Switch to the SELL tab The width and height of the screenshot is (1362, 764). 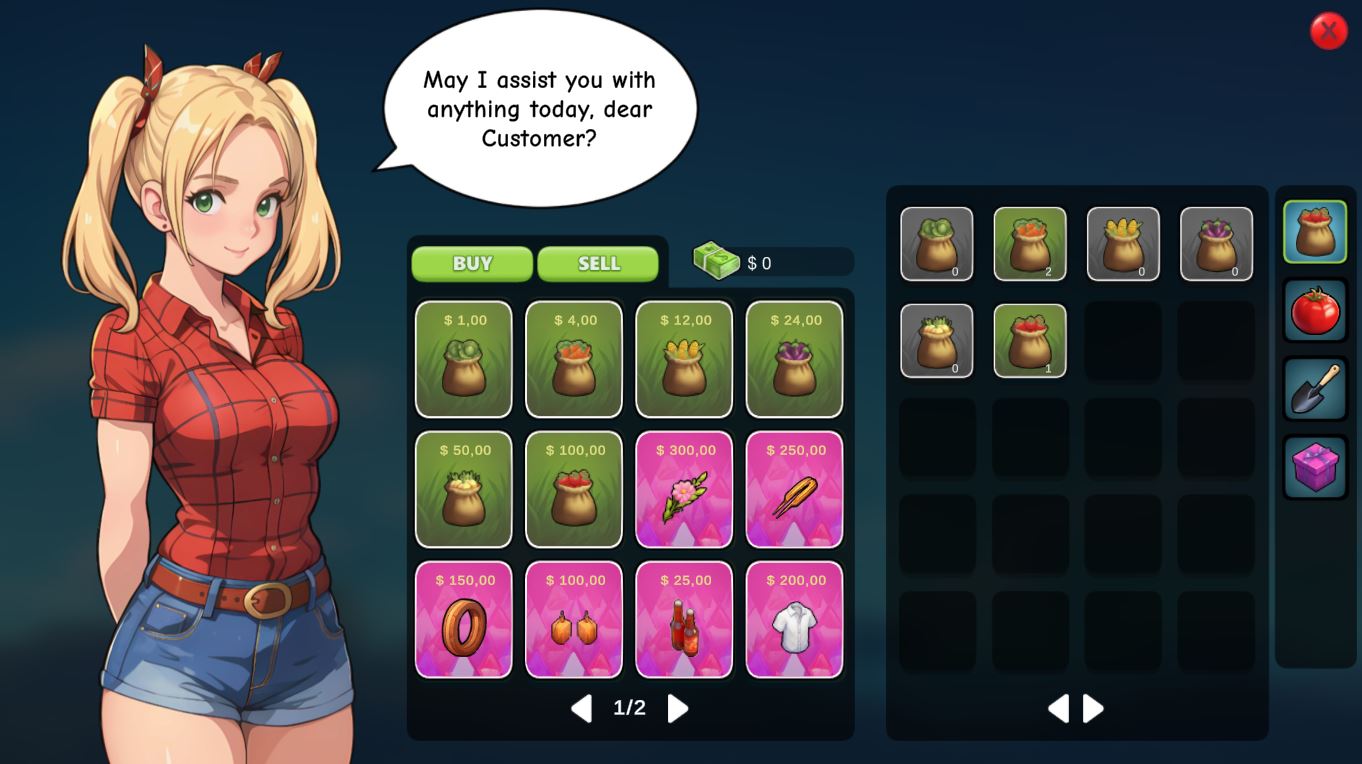[598, 264]
